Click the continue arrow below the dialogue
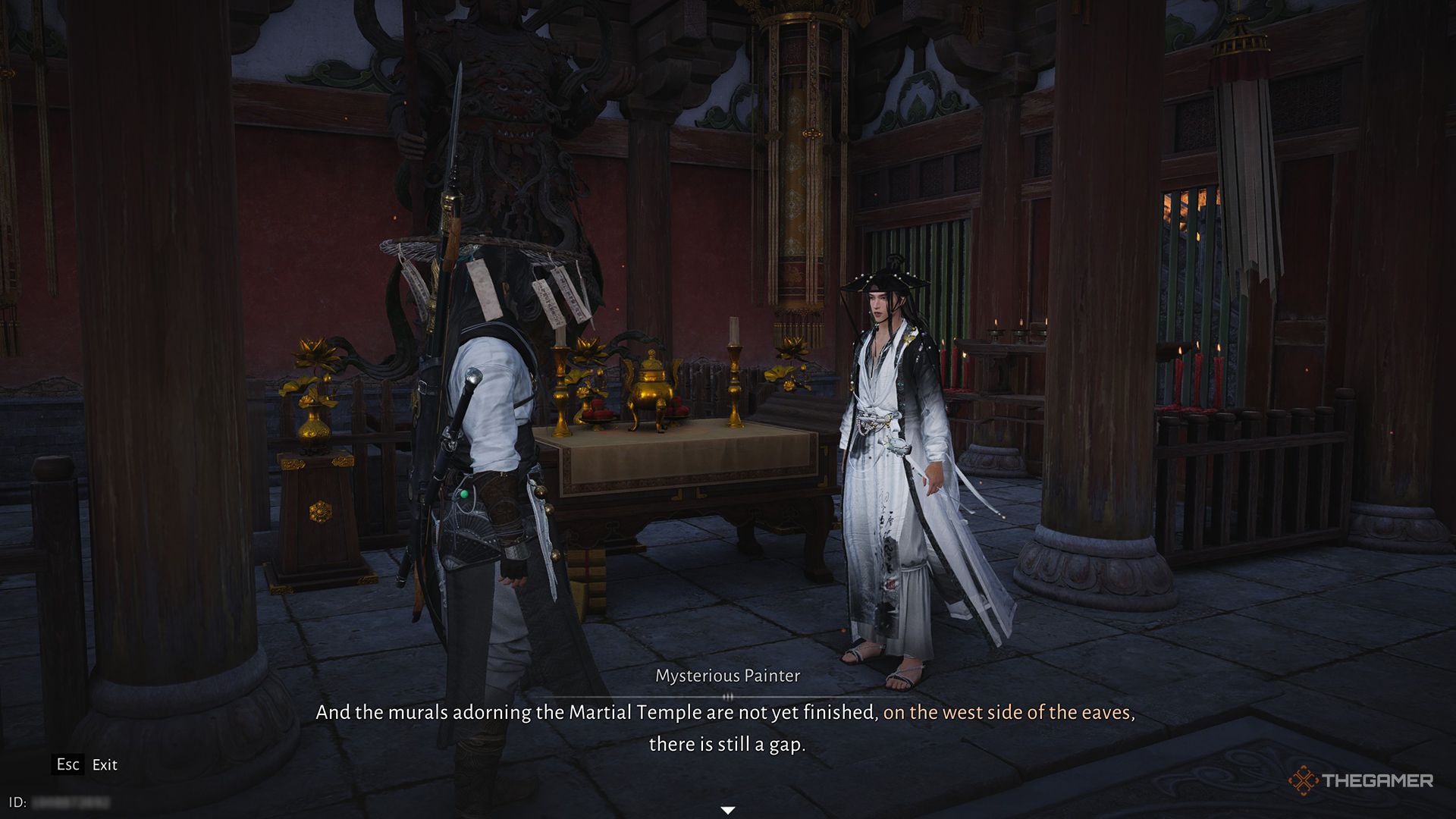Viewport: 1456px width, 819px height. coord(726,808)
